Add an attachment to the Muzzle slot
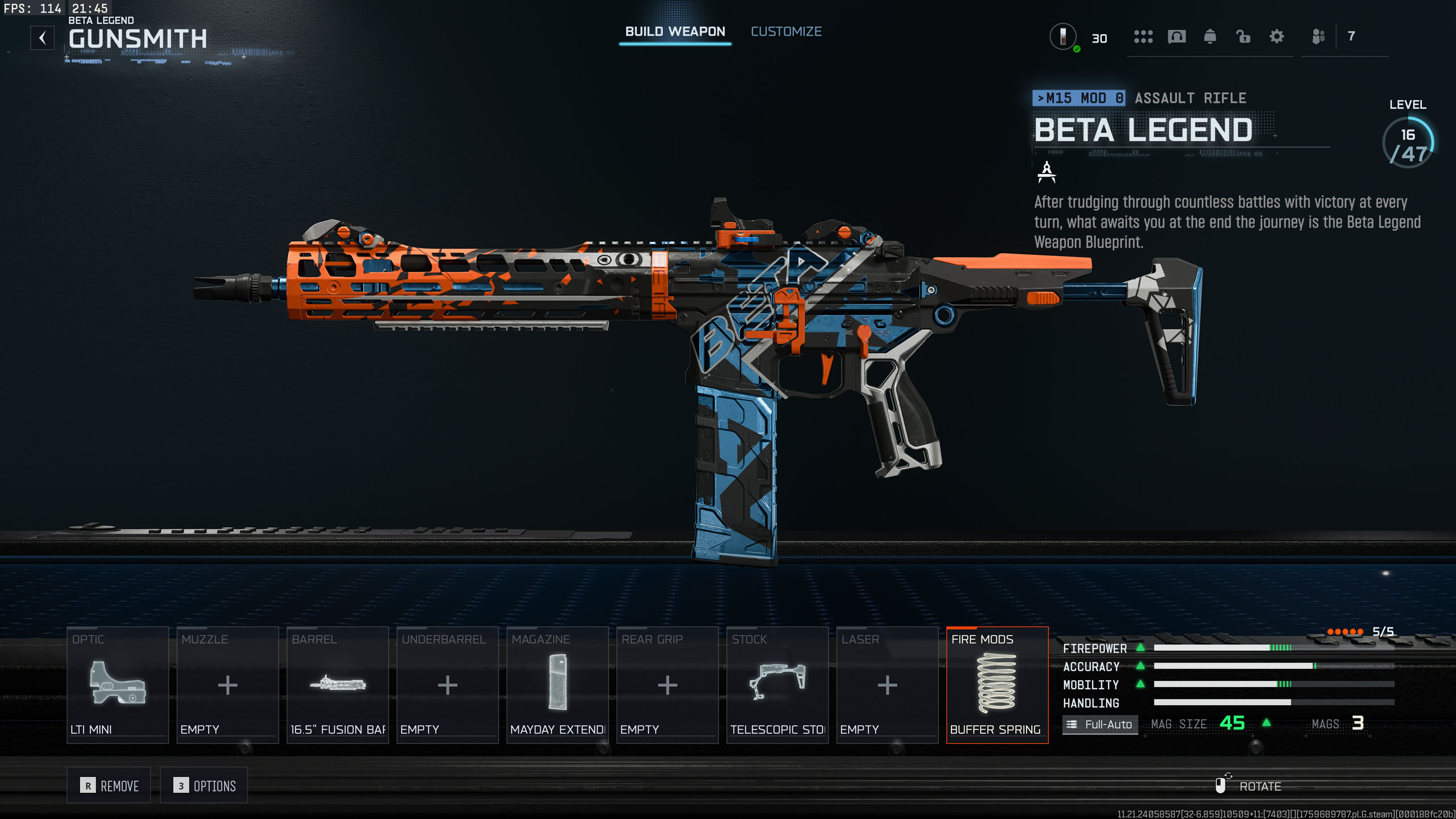 [x=227, y=685]
